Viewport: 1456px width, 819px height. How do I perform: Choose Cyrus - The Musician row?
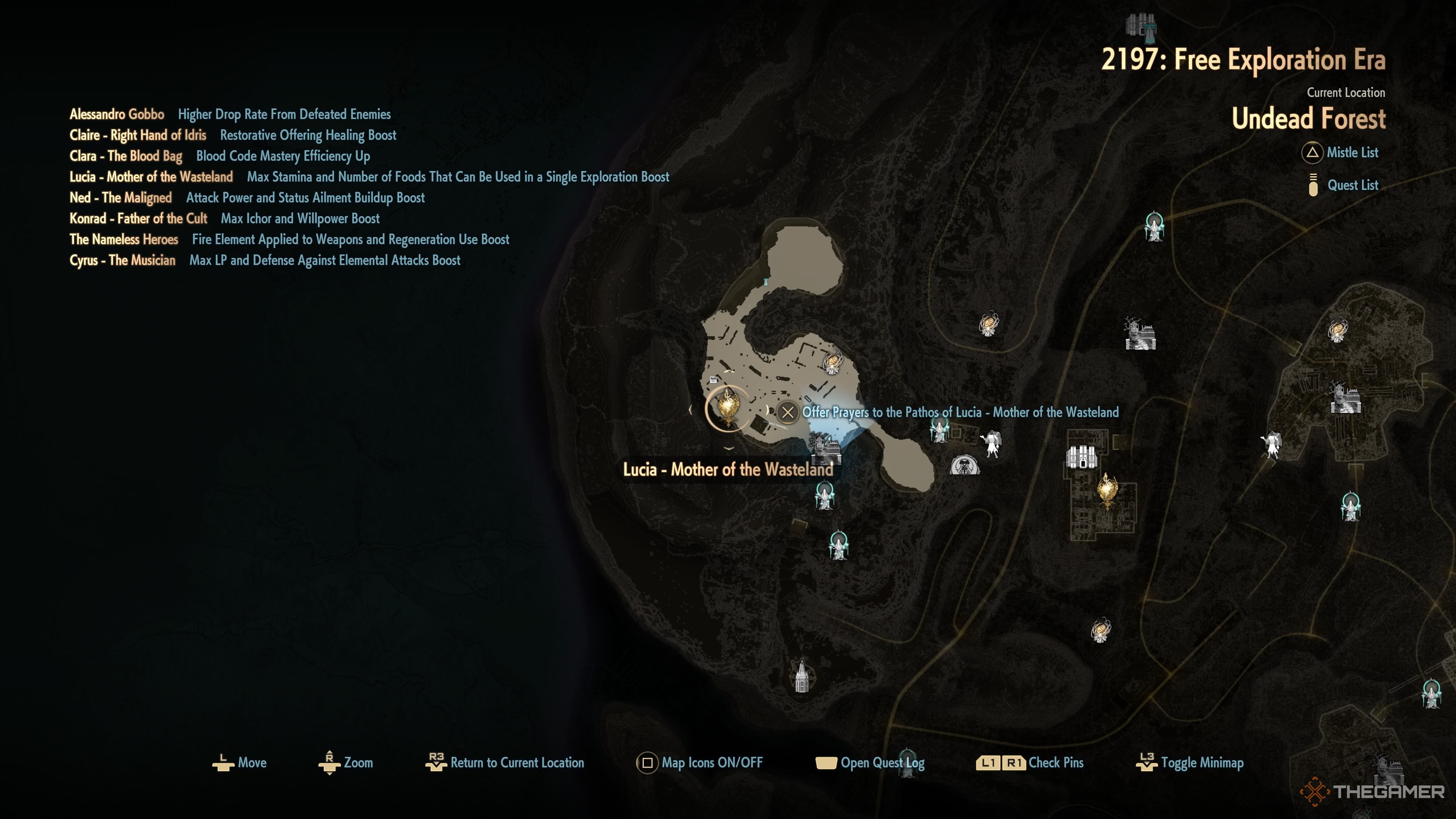[x=122, y=260]
